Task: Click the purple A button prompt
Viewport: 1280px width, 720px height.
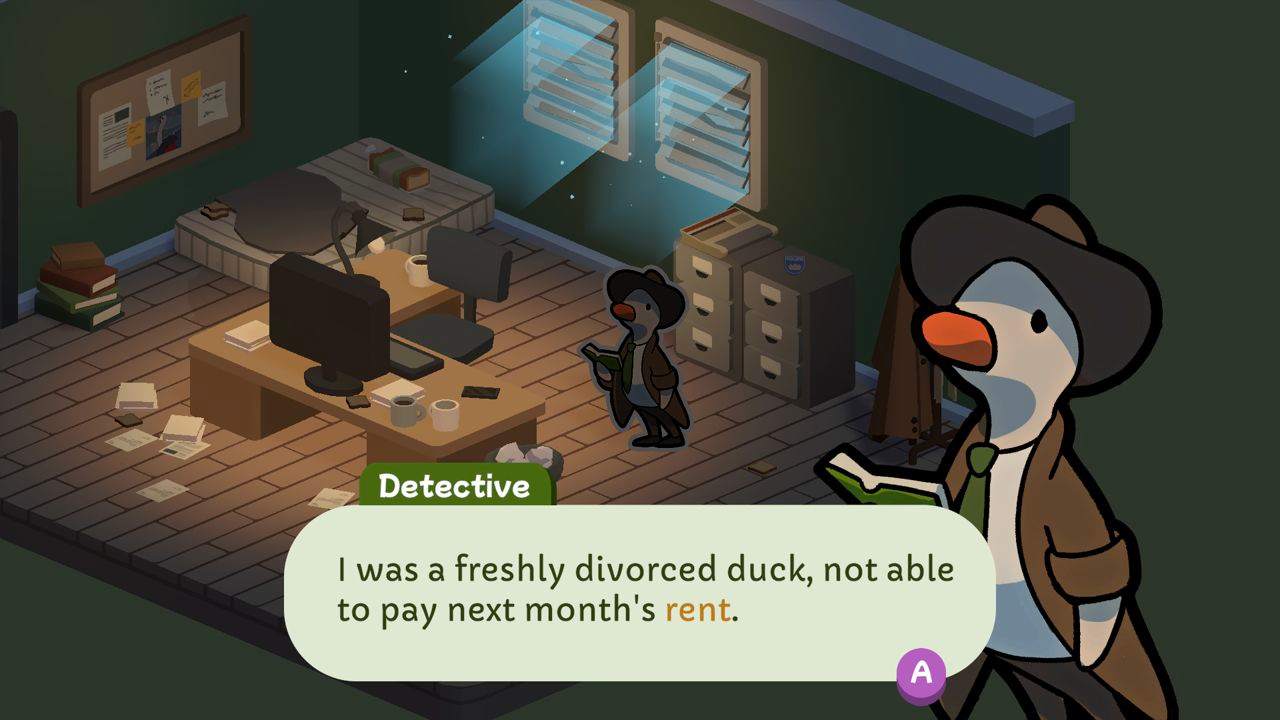Action: pos(919,674)
